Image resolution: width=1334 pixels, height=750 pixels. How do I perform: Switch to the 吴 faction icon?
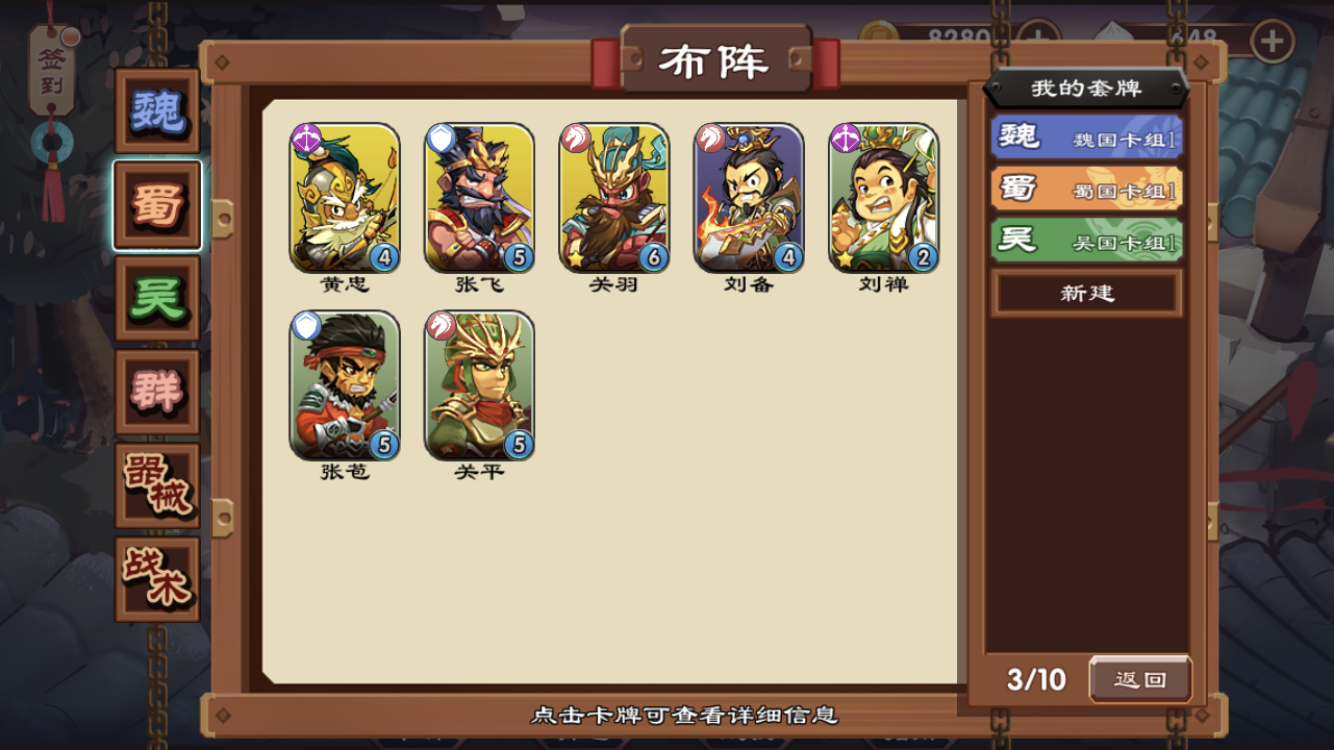(x=156, y=300)
